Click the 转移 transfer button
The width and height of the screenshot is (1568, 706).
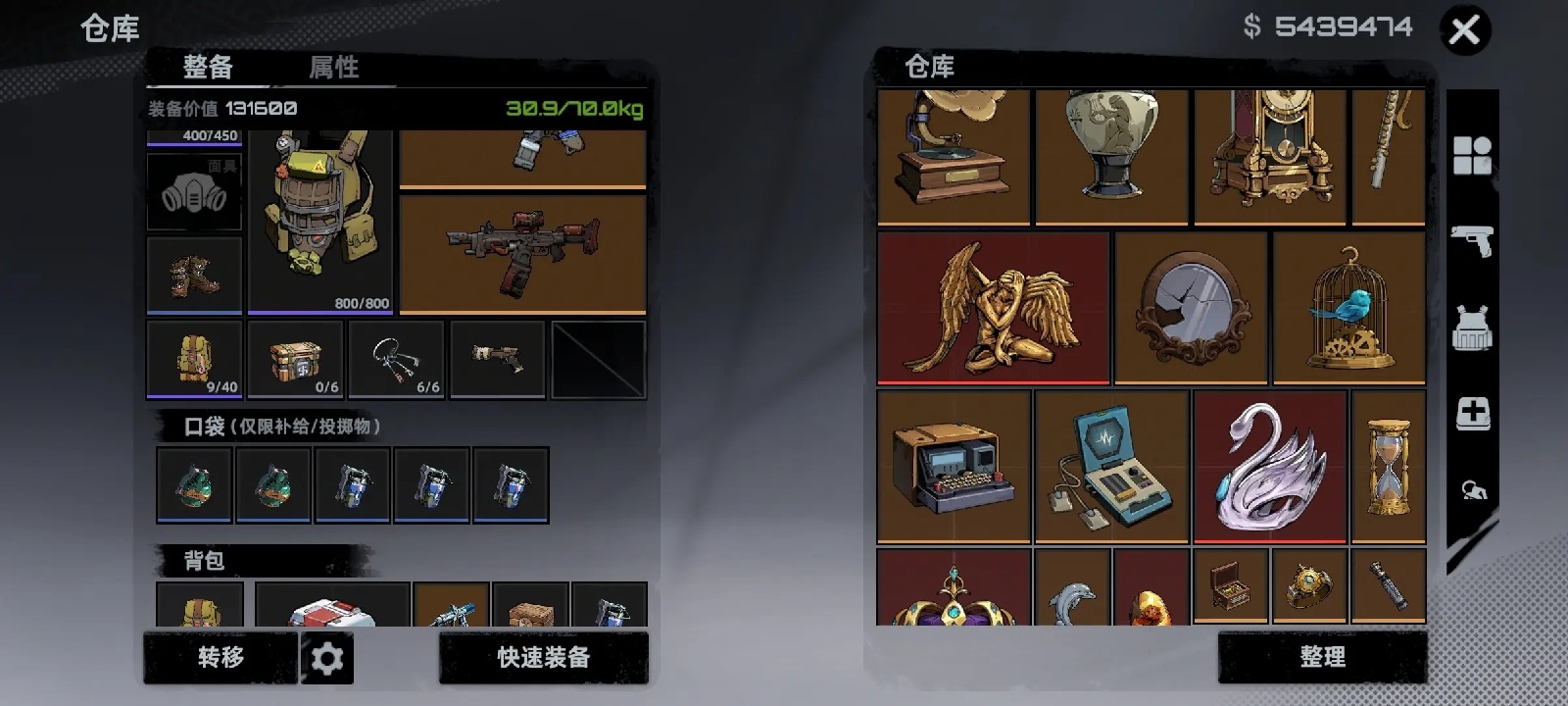[x=220, y=657]
